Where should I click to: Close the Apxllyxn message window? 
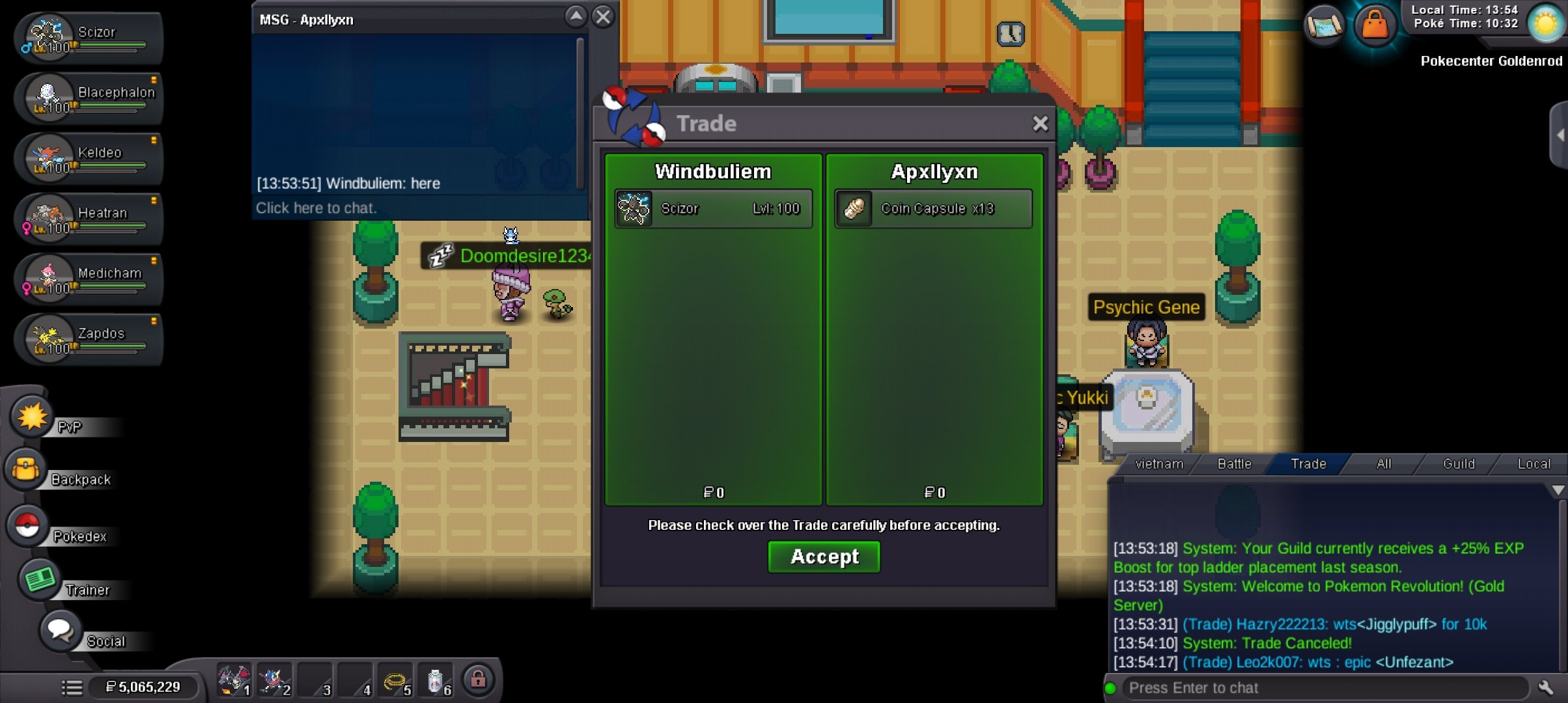click(x=604, y=17)
